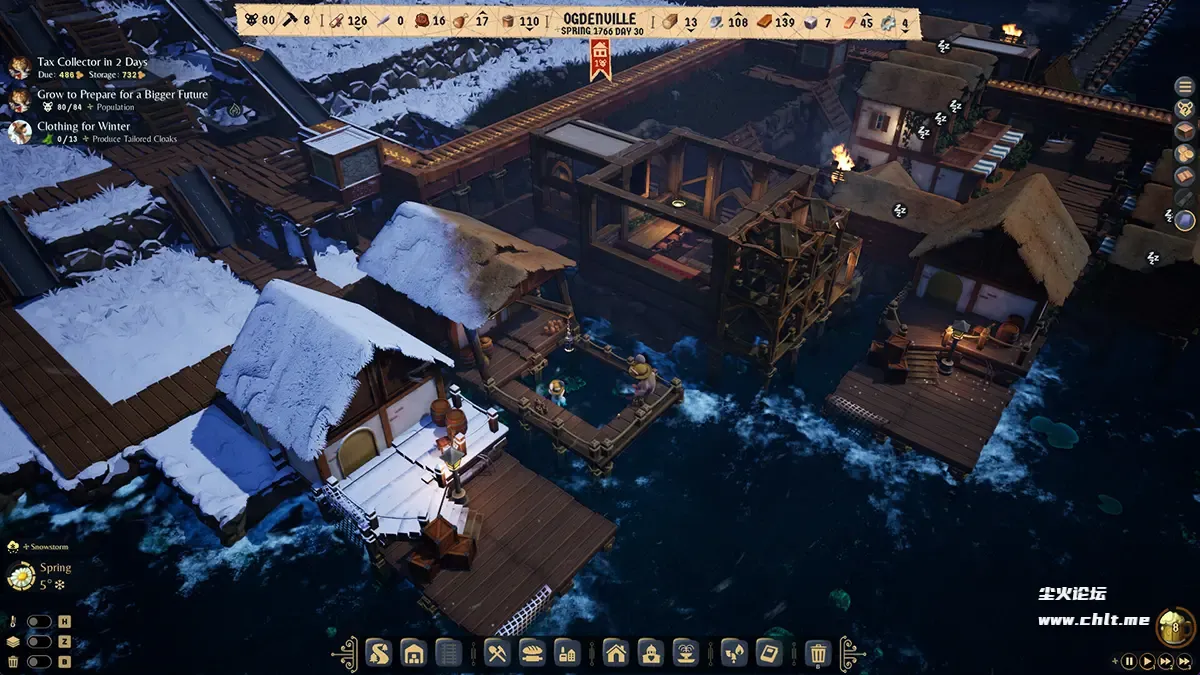This screenshot has height=675, width=1200.
Task: Open the pickaxe and shovel gathering category
Action: pos(497,654)
